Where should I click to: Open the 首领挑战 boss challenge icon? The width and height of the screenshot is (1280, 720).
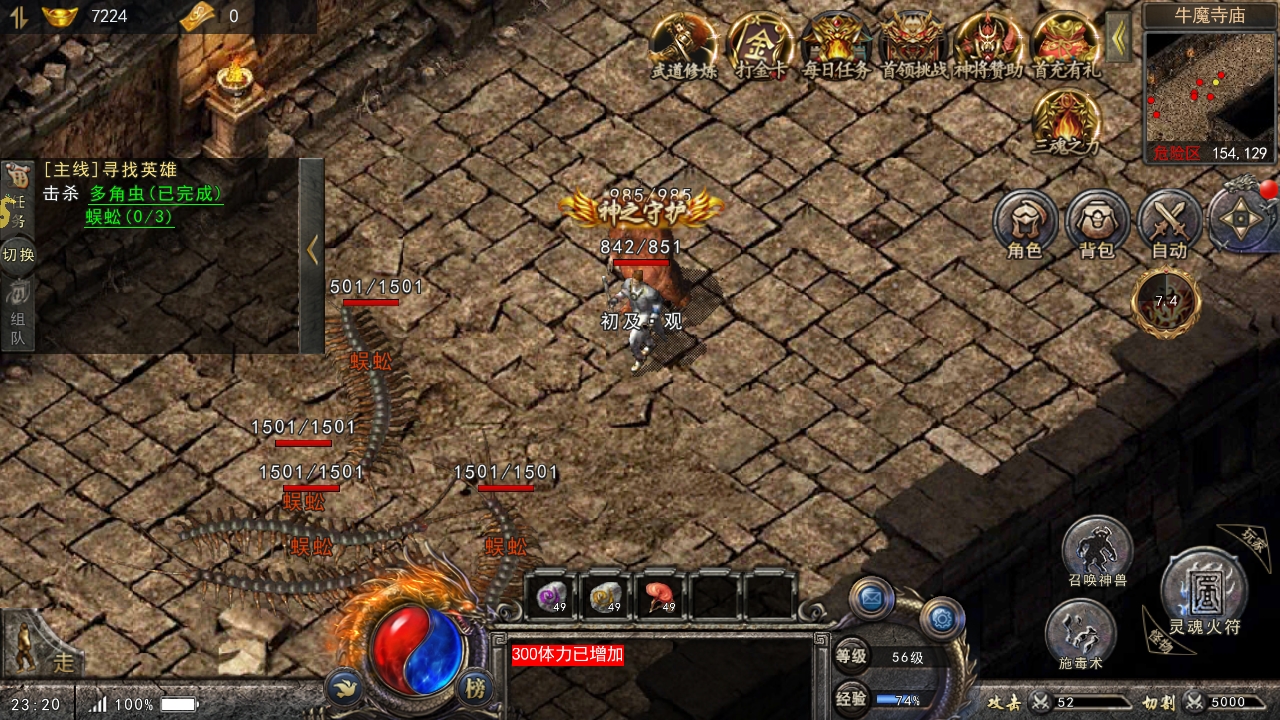tap(913, 43)
